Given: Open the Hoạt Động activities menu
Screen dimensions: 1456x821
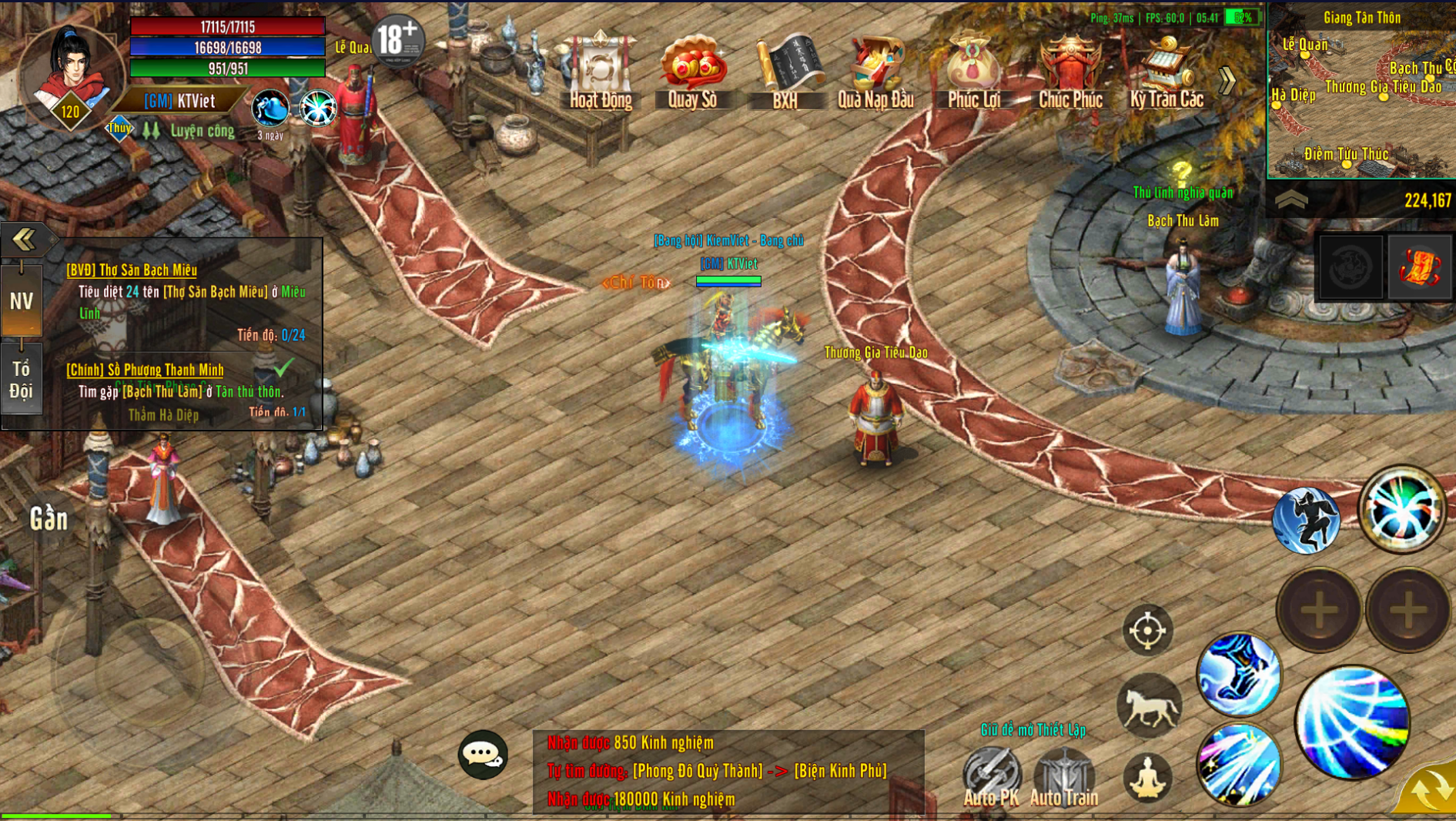Looking at the screenshot, I should tap(601, 71).
